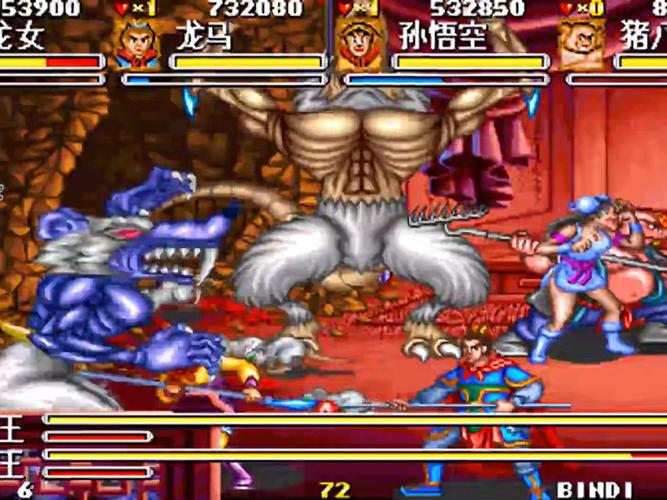Image resolution: width=667 pixels, height=500 pixels.
Task: Select the 龙马 character portrait
Action: coord(137,44)
